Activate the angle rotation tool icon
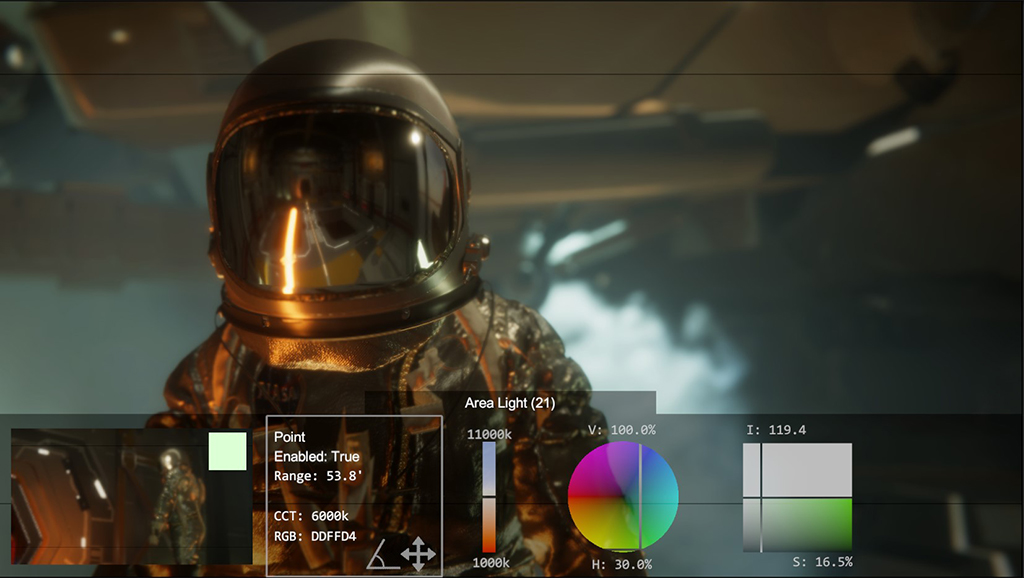 pyautogui.click(x=382, y=553)
